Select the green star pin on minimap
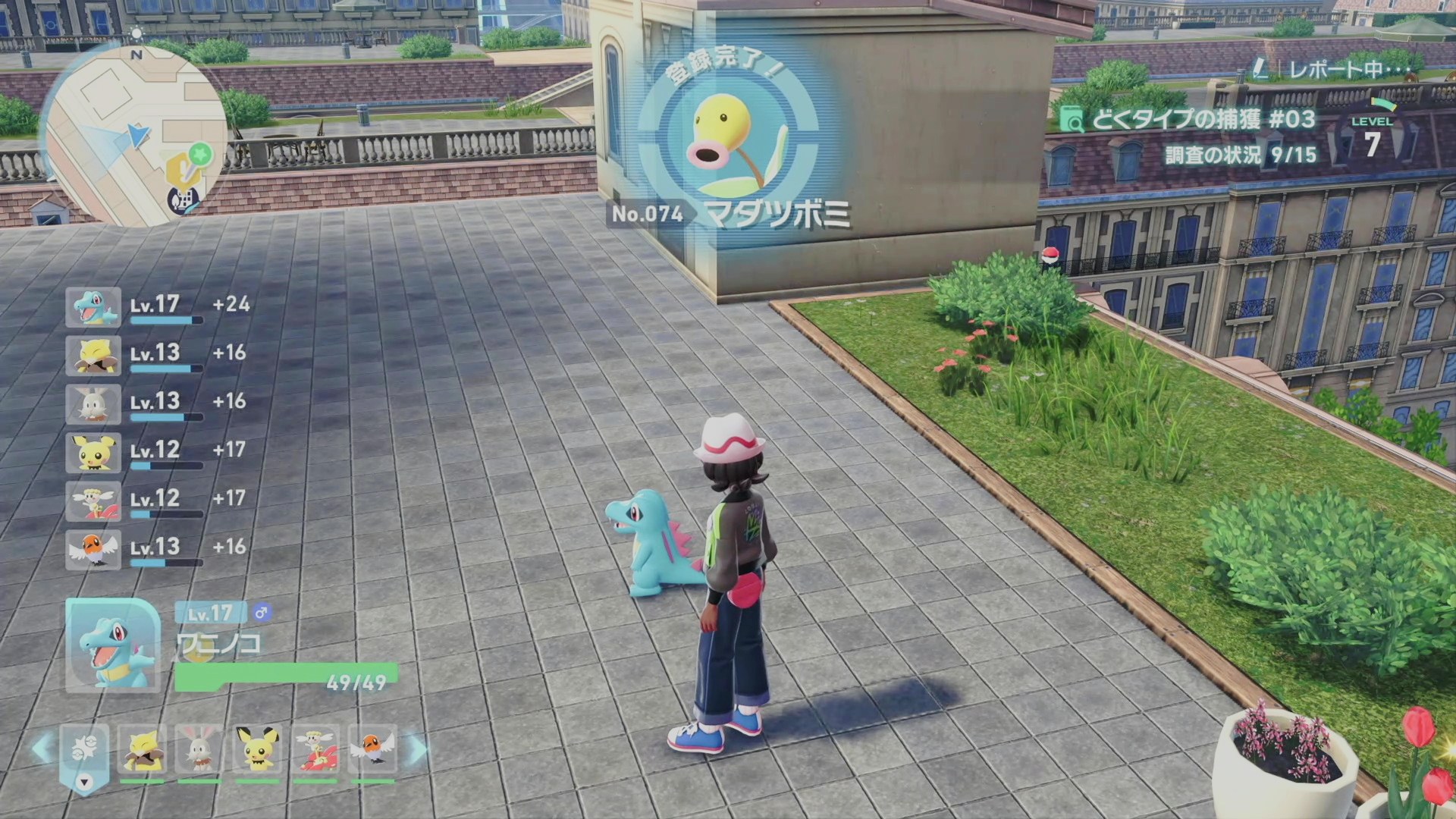Viewport: 1456px width, 819px height. point(200,155)
